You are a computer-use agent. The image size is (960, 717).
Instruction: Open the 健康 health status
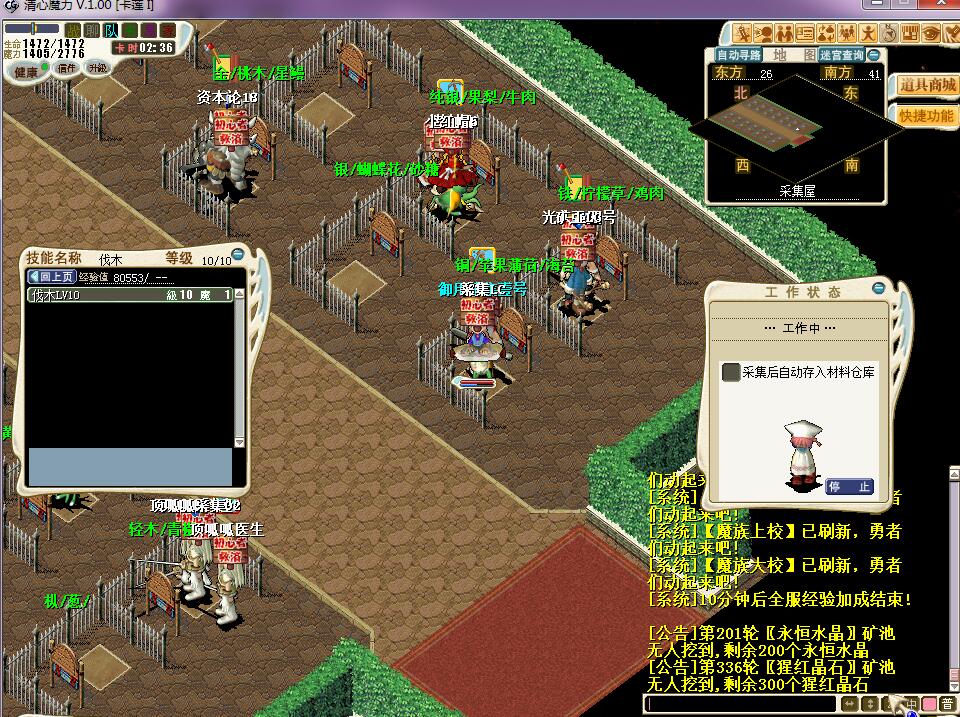click(27, 71)
